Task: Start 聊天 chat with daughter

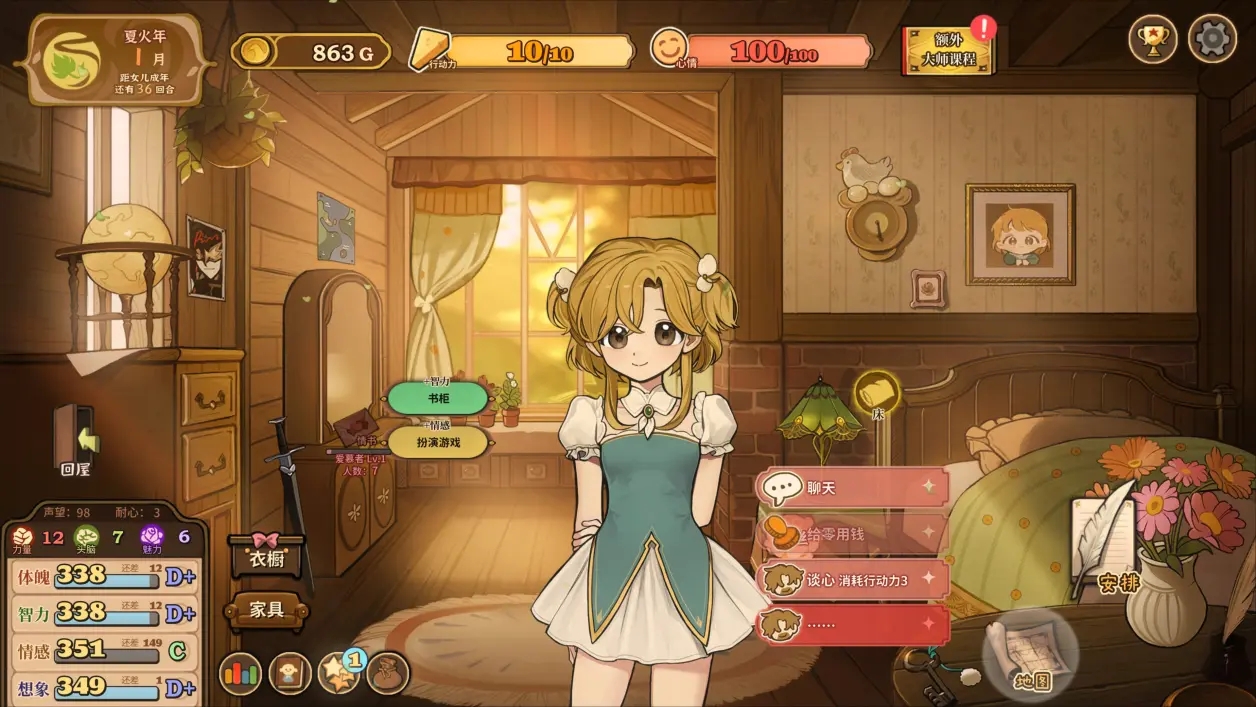Action: pyautogui.click(x=852, y=488)
